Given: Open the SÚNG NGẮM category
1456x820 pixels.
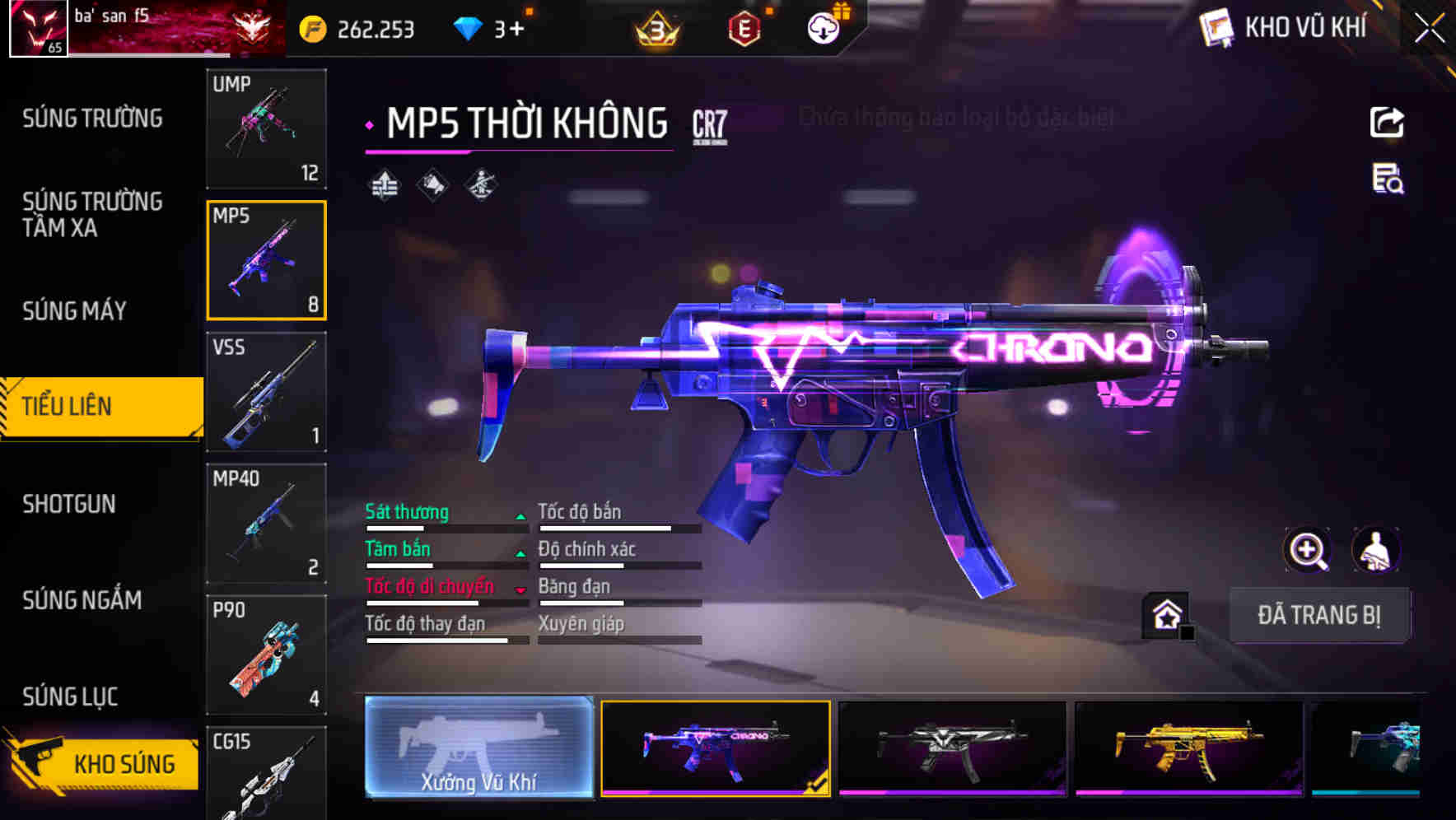Looking at the screenshot, I should 82,601.
